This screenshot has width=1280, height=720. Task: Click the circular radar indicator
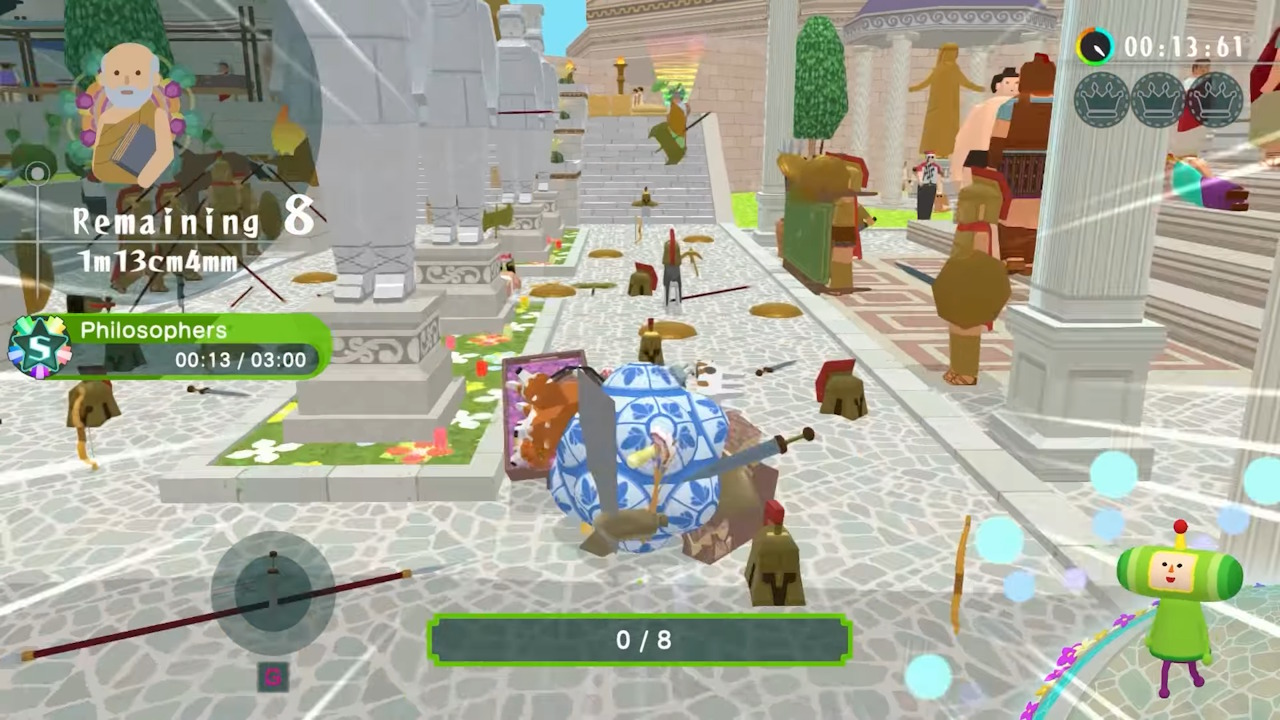[272, 594]
